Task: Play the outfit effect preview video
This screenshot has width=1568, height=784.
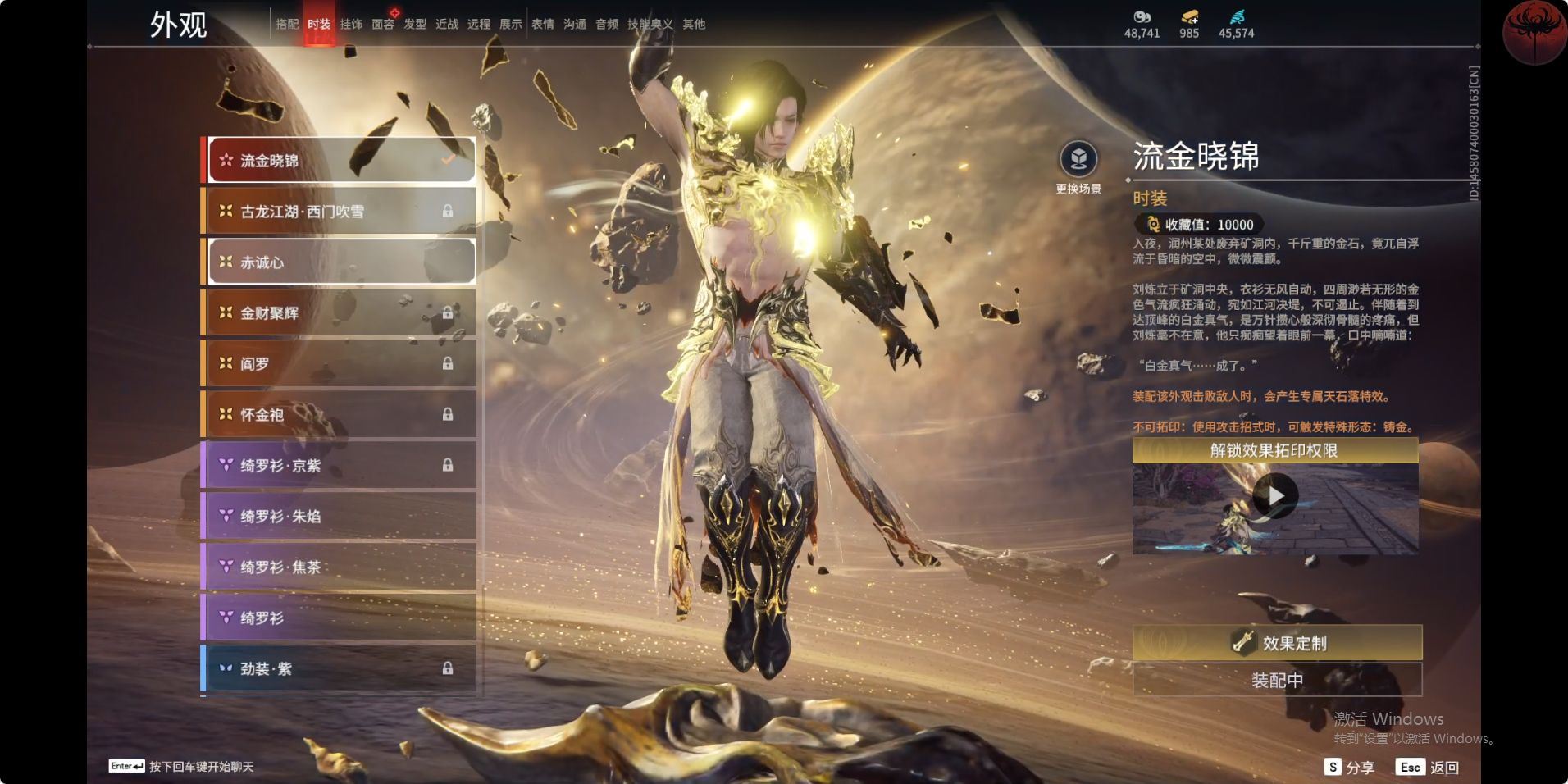Action: [1275, 496]
